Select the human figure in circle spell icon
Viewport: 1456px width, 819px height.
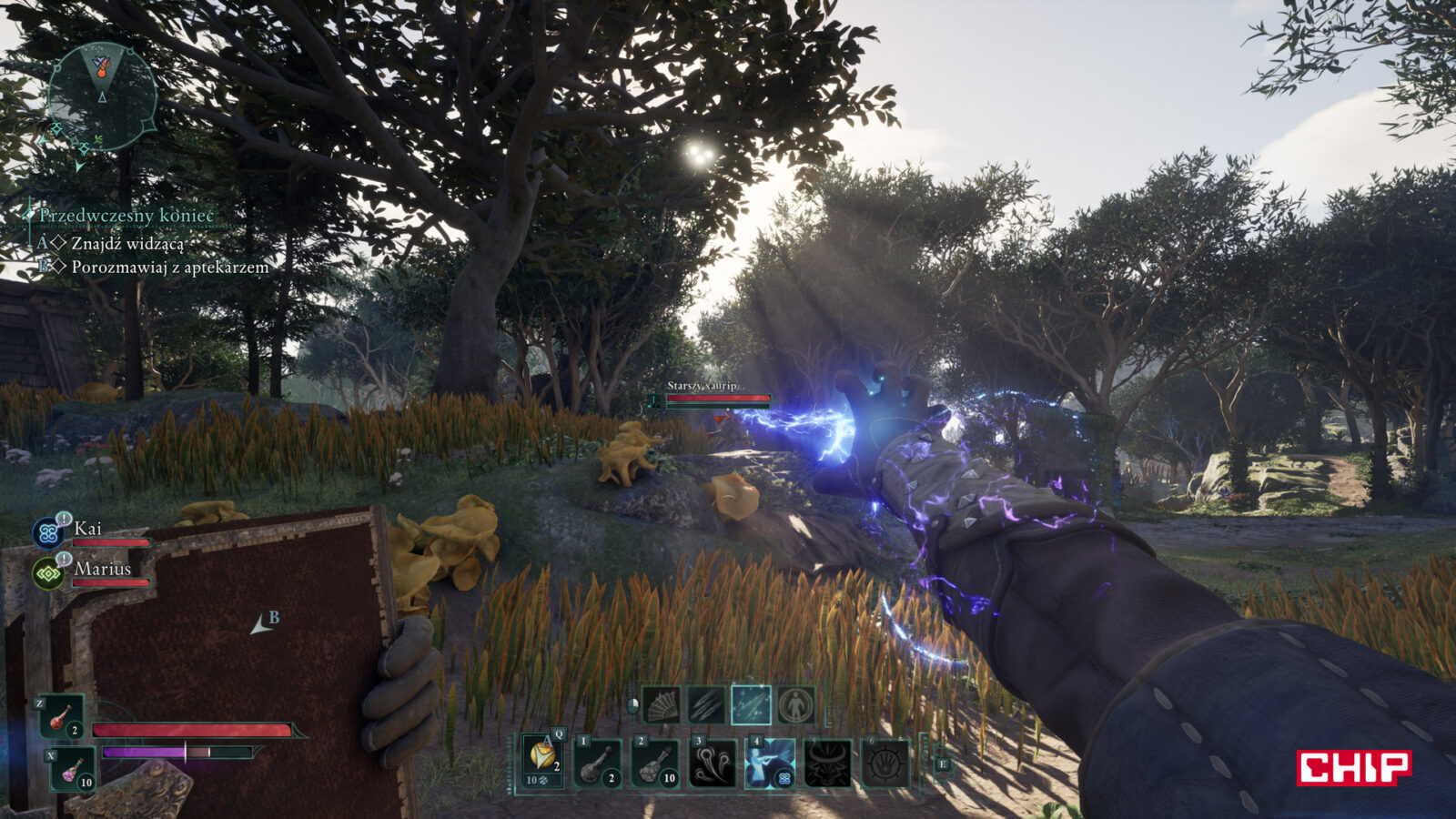click(x=796, y=705)
